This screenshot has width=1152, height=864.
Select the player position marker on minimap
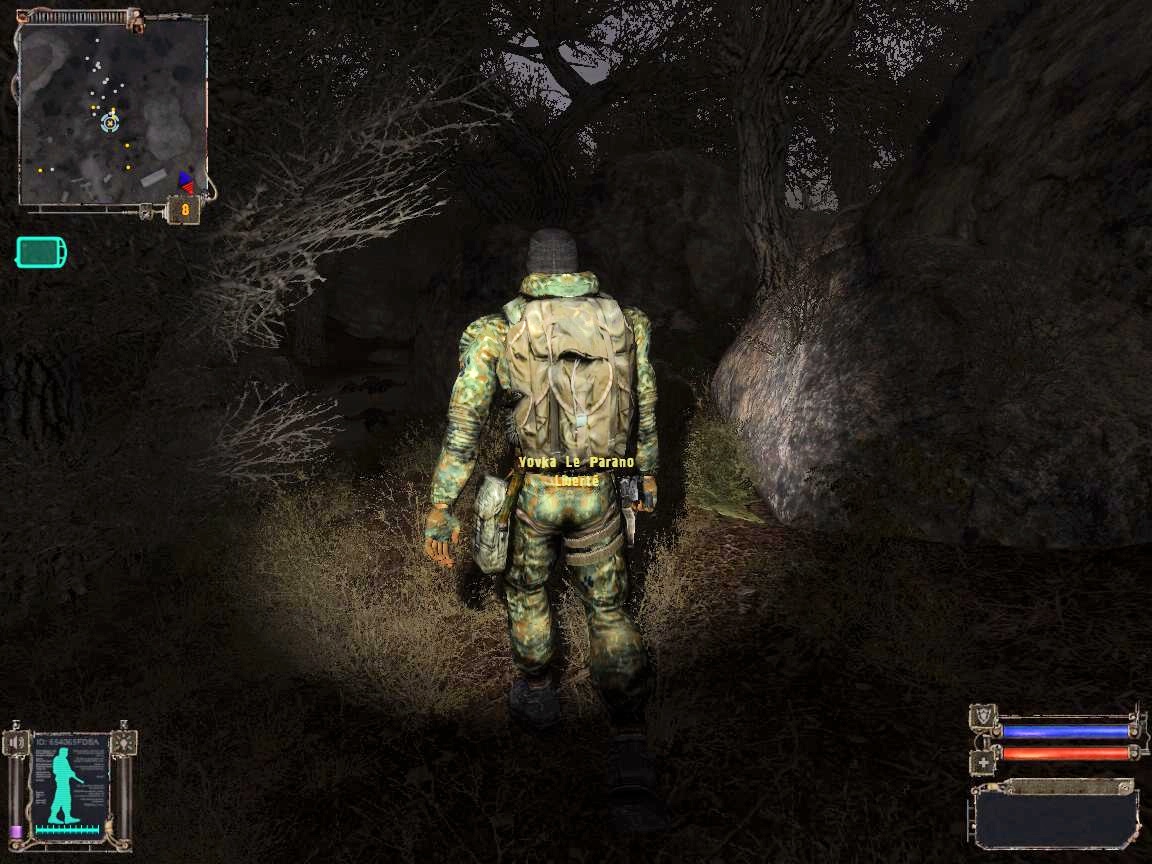[x=110, y=123]
